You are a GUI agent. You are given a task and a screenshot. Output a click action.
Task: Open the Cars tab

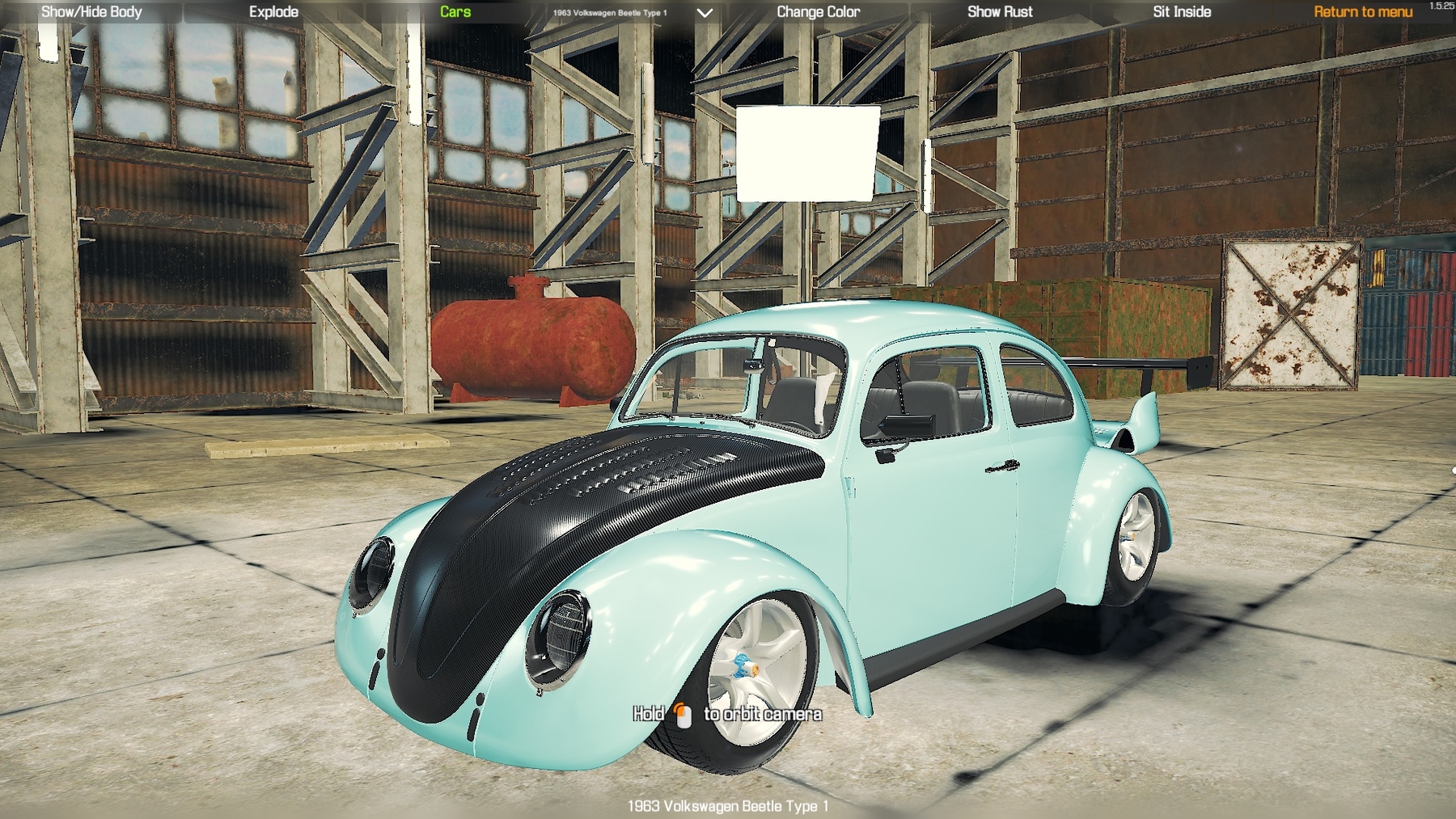click(x=454, y=12)
